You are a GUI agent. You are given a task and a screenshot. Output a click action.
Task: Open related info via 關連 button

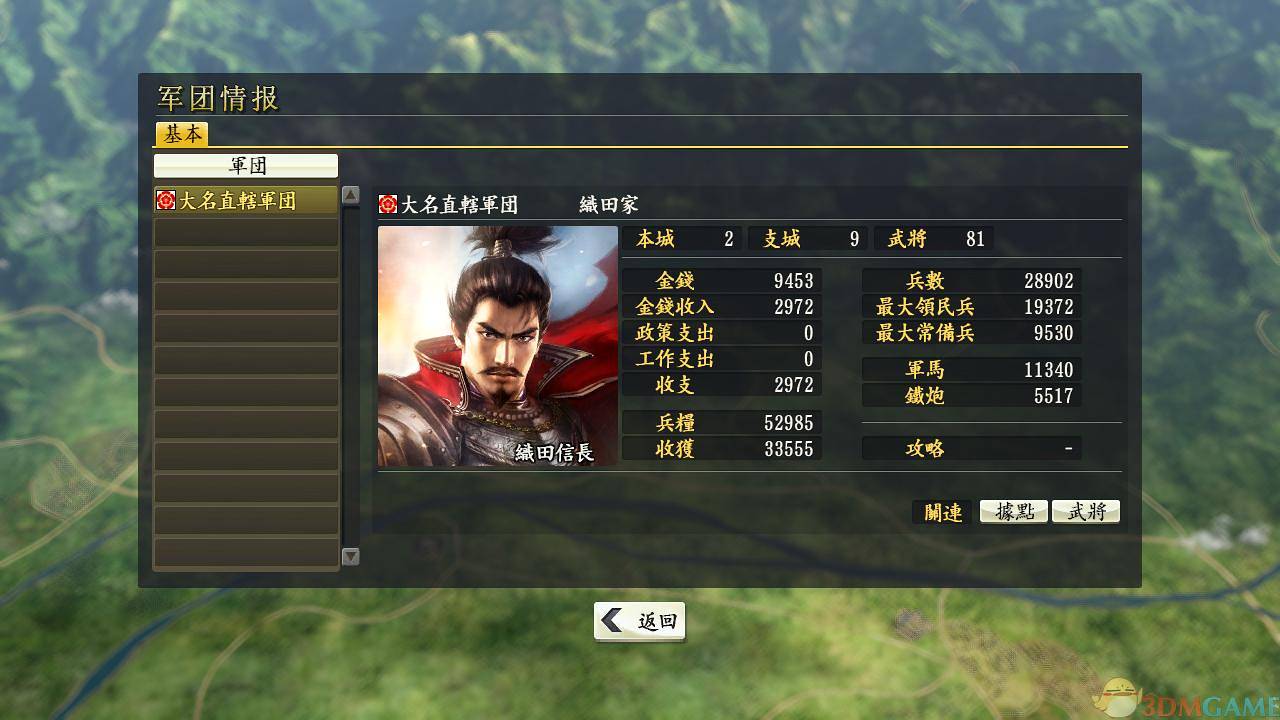click(x=941, y=511)
